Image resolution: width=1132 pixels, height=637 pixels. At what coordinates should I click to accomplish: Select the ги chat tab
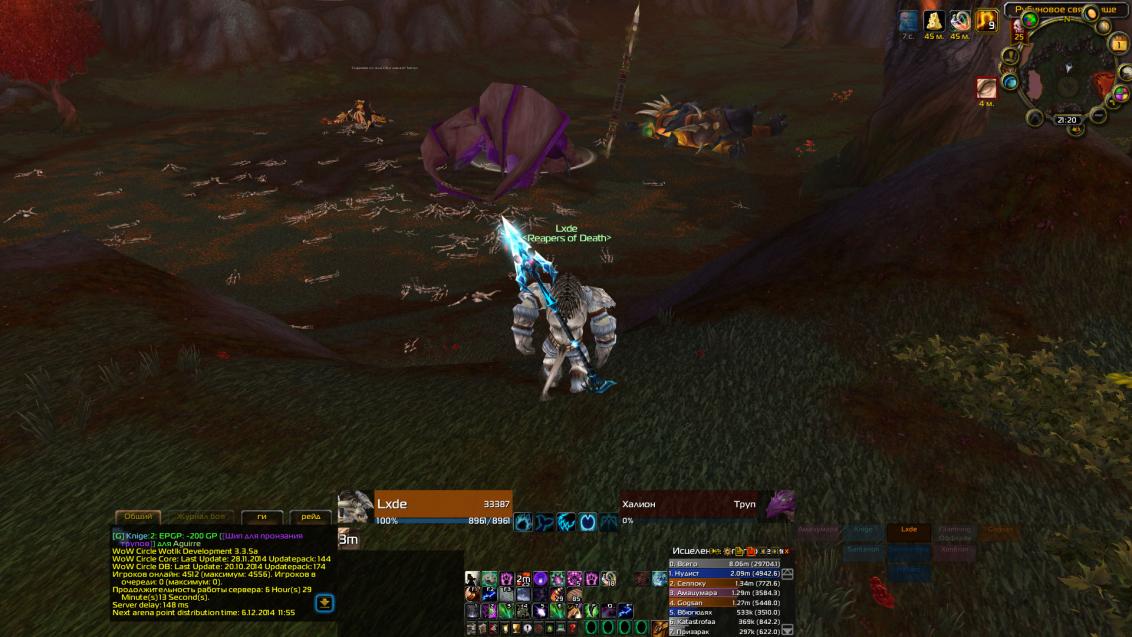[262, 517]
